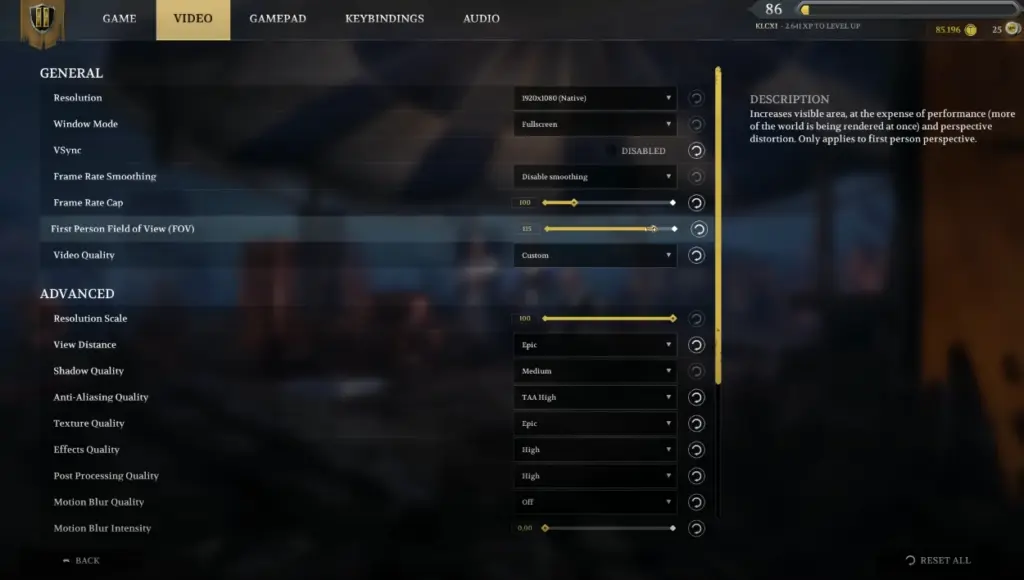
Task: Open the Video Quality dropdown
Action: [595, 255]
